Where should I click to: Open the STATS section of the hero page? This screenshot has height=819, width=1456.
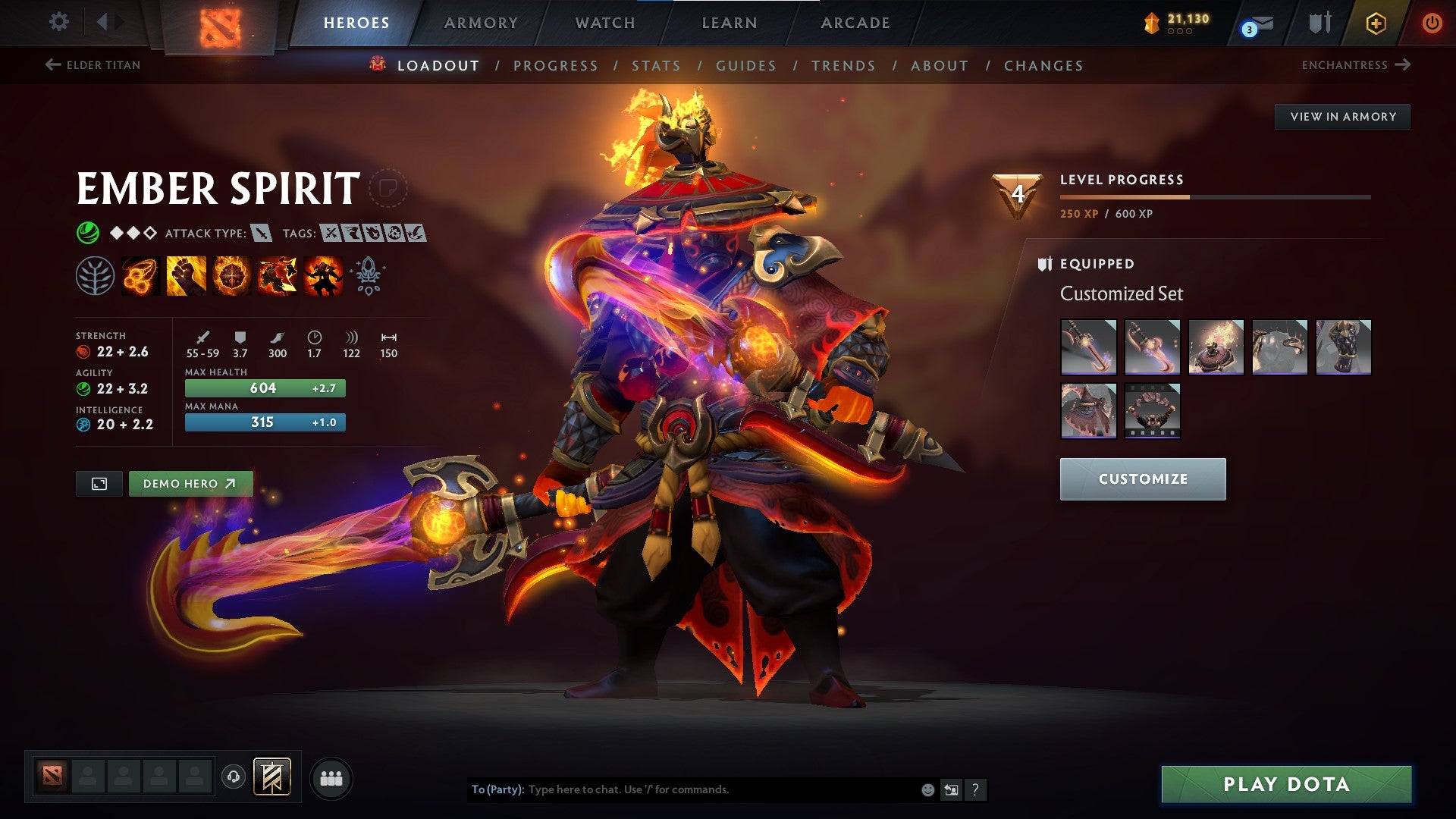[657, 65]
